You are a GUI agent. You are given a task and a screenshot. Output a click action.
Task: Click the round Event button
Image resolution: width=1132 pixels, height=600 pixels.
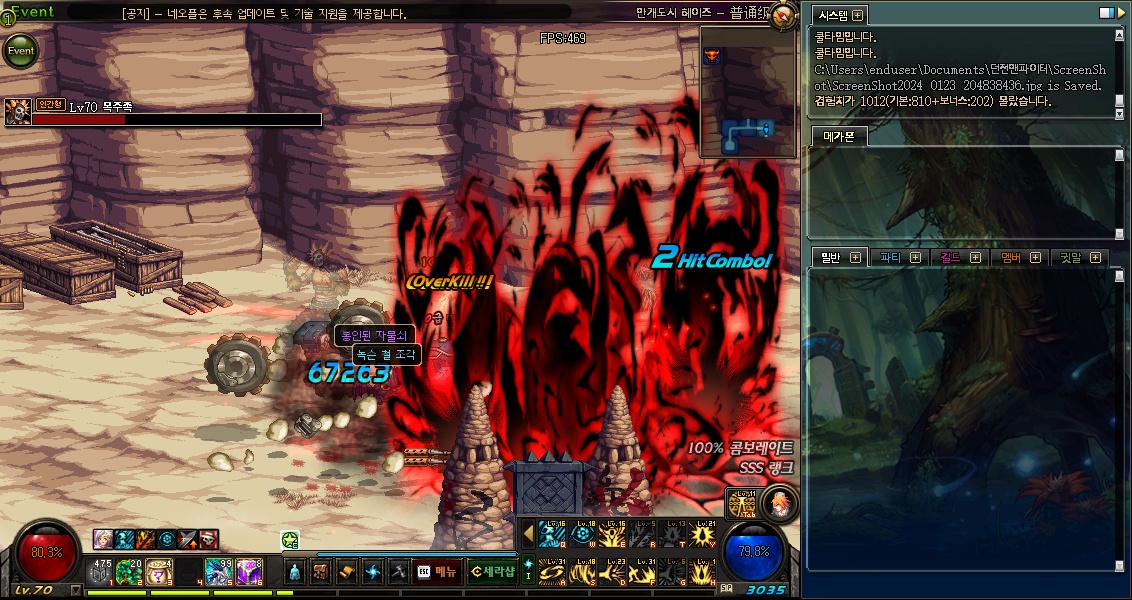20,50
